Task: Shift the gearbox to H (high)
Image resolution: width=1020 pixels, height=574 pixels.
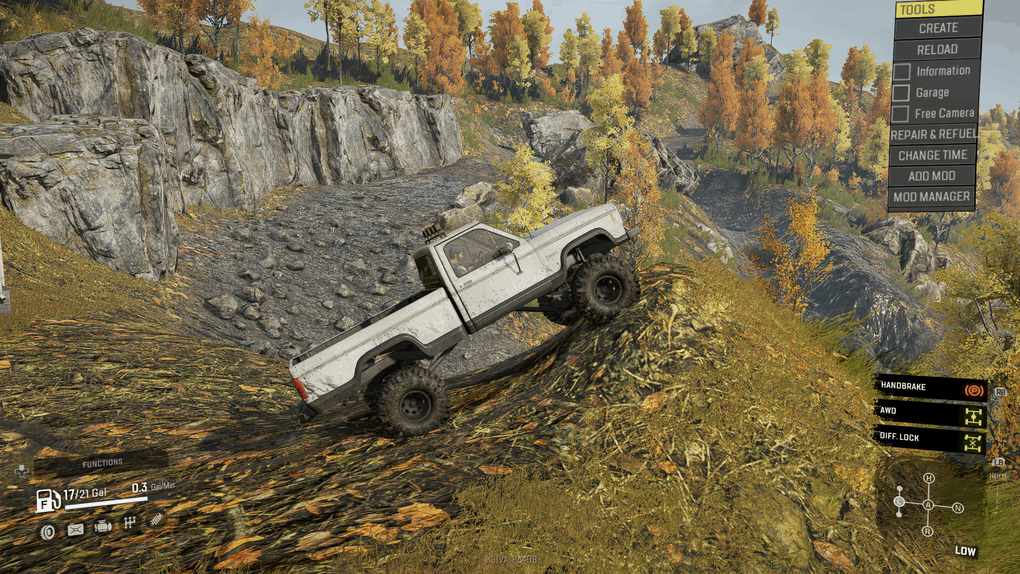Action: (x=928, y=479)
